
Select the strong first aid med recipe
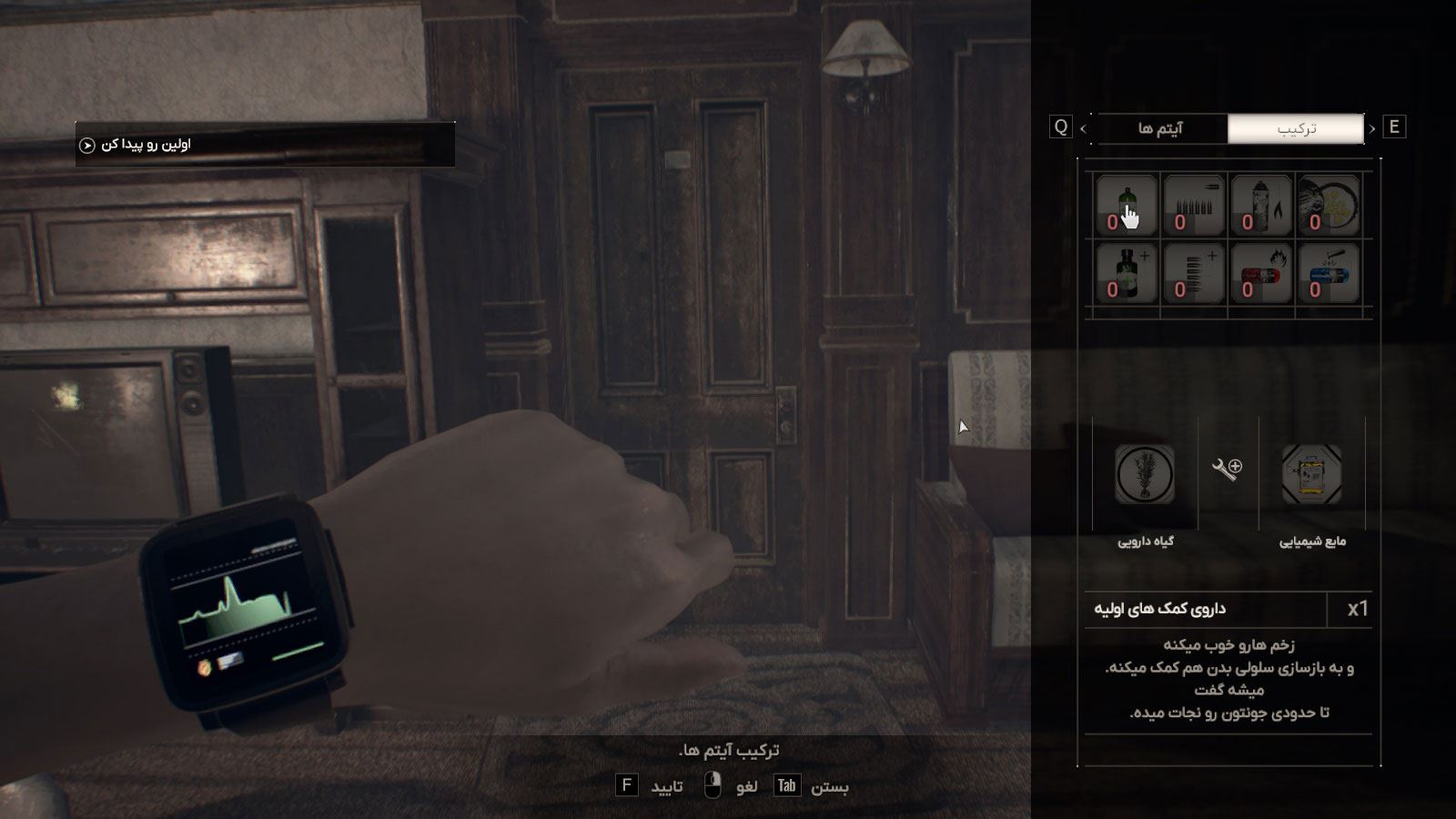(x=1126, y=273)
